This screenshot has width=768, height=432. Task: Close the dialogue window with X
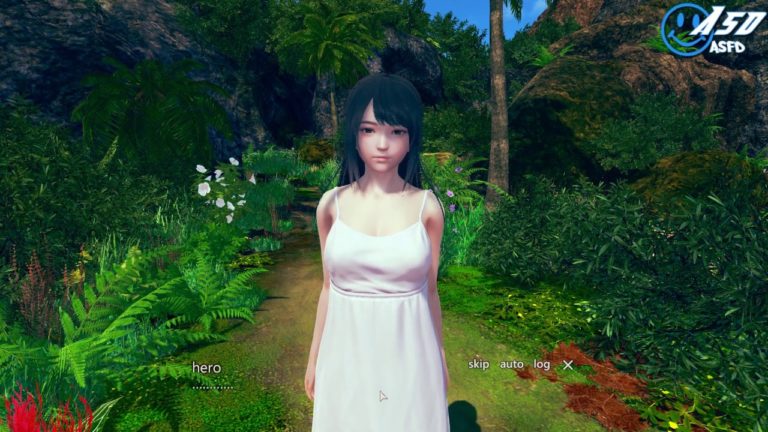(568, 365)
